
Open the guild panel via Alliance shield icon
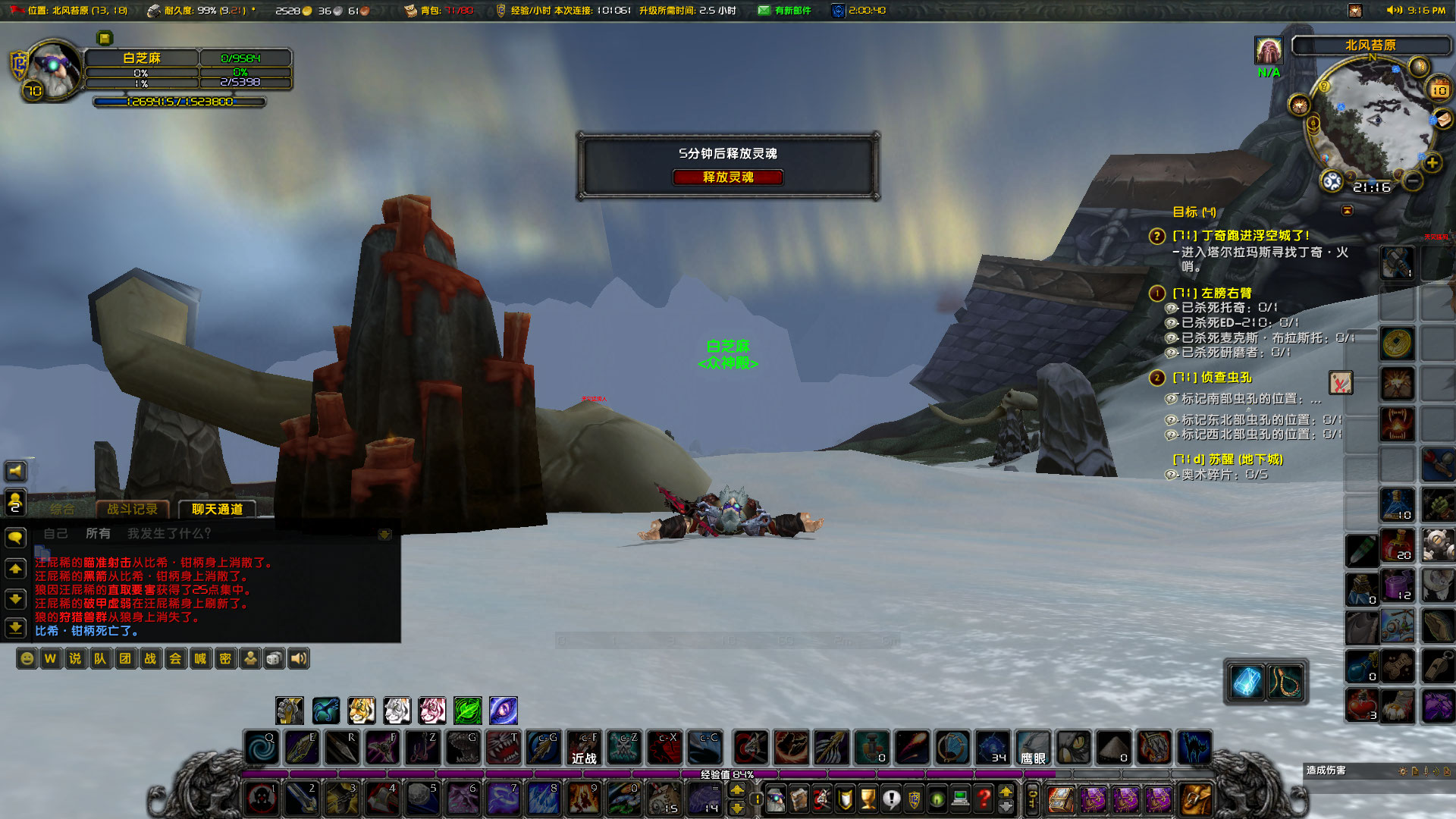(x=915, y=800)
